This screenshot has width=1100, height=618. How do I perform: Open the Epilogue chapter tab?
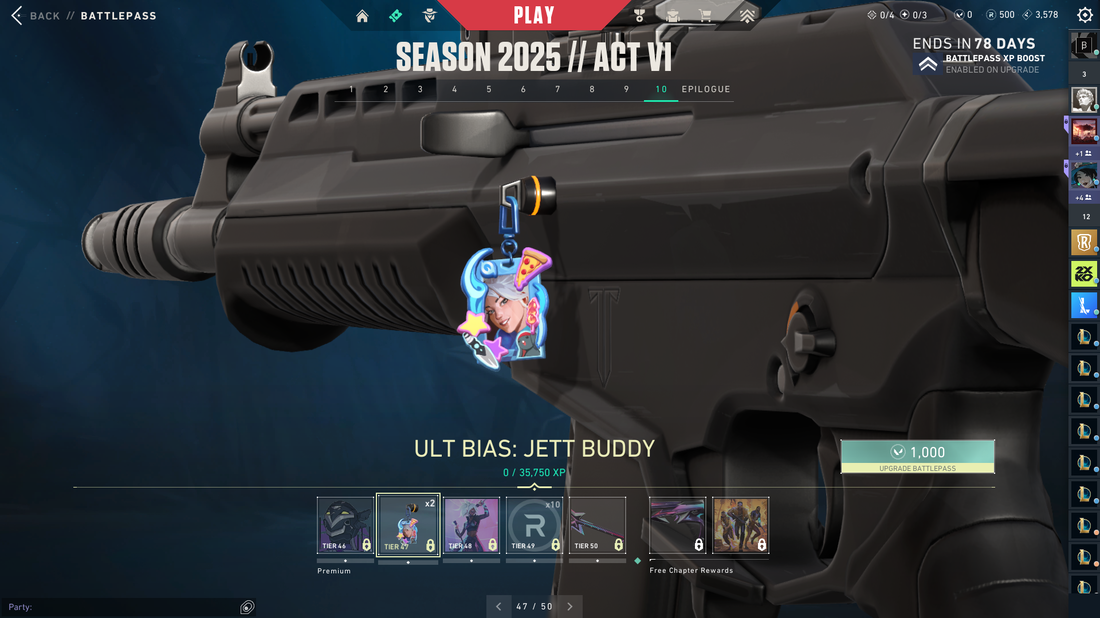point(706,89)
